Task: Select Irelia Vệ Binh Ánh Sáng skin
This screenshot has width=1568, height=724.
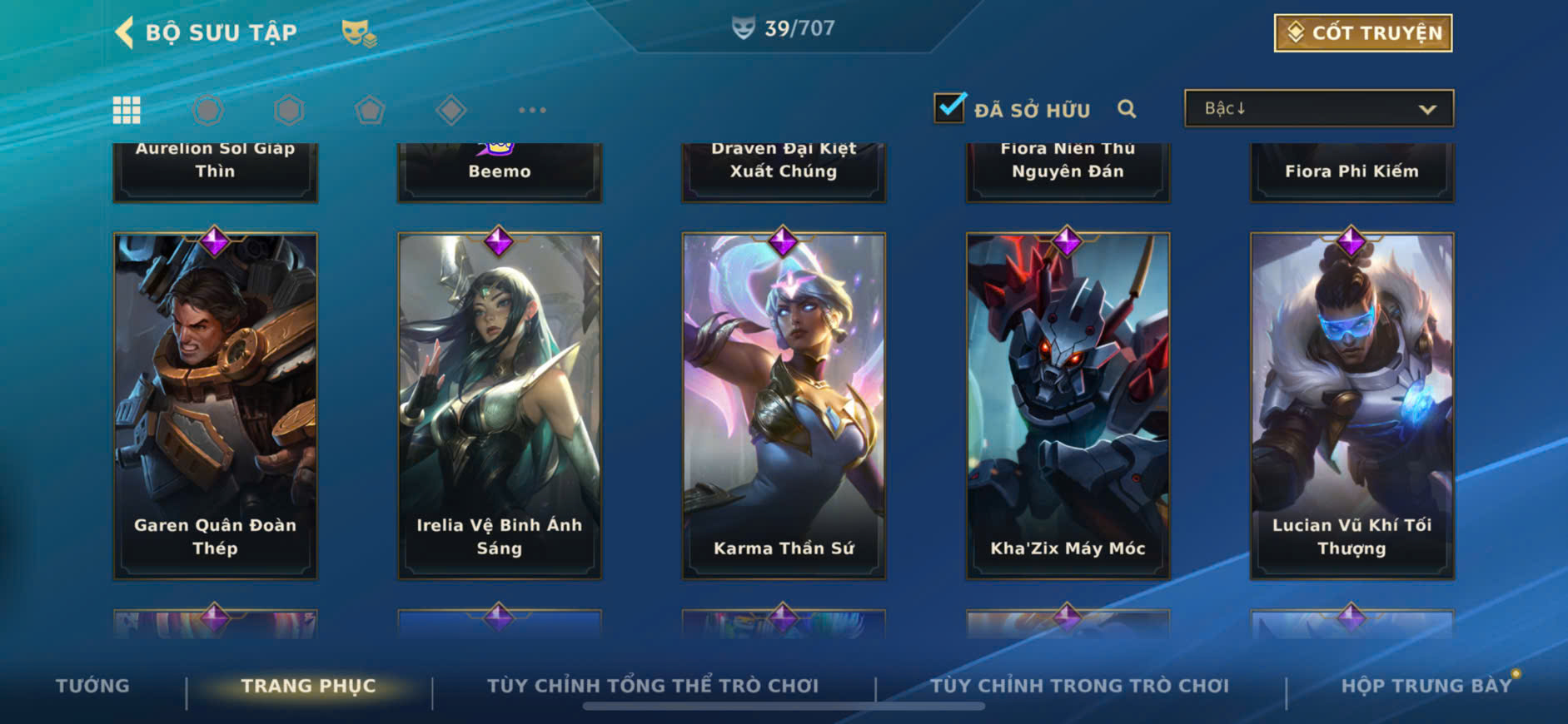Action: coord(500,405)
